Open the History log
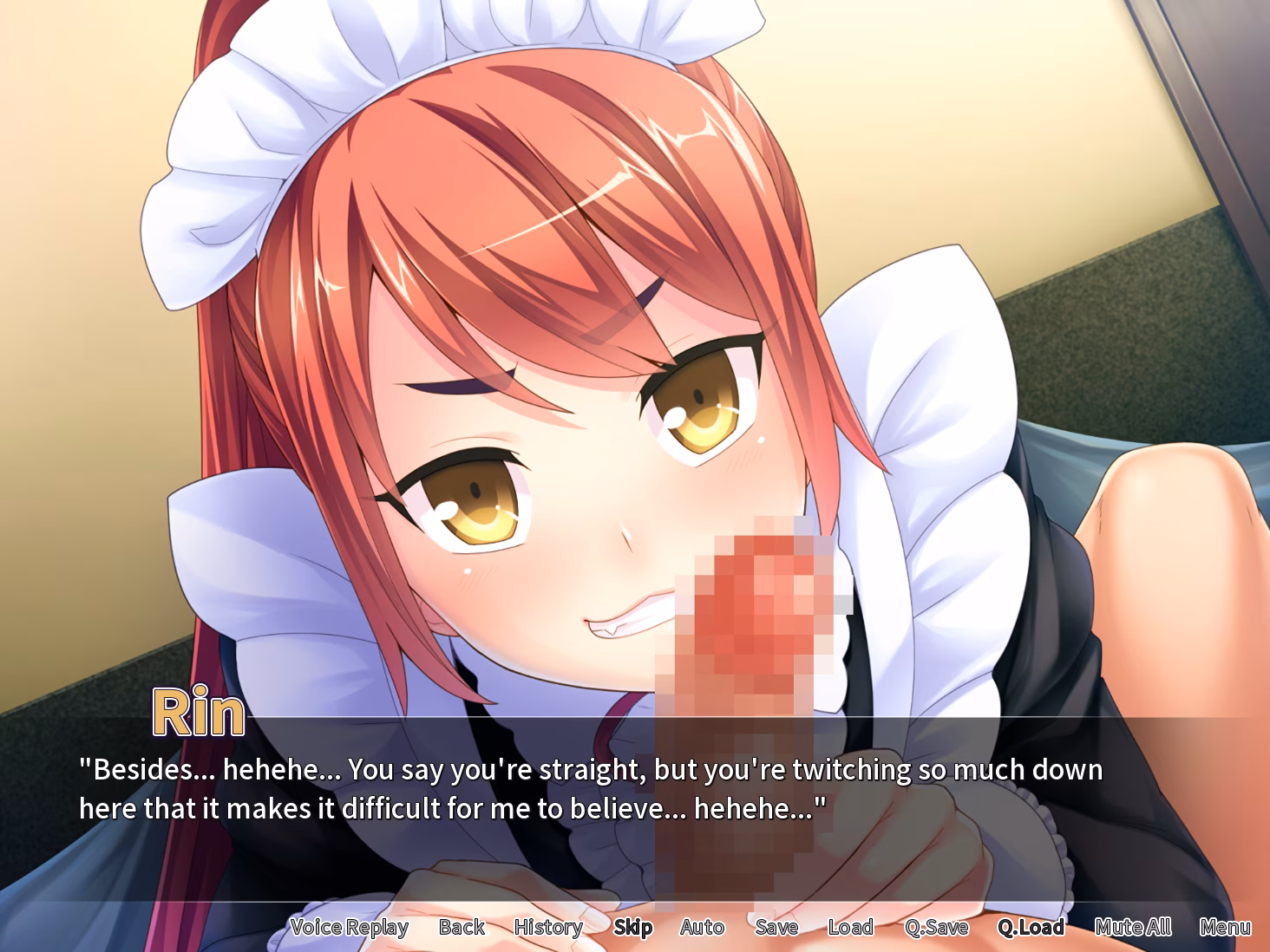Image resolution: width=1270 pixels, height=952 pixels. (x=548, y=927)
